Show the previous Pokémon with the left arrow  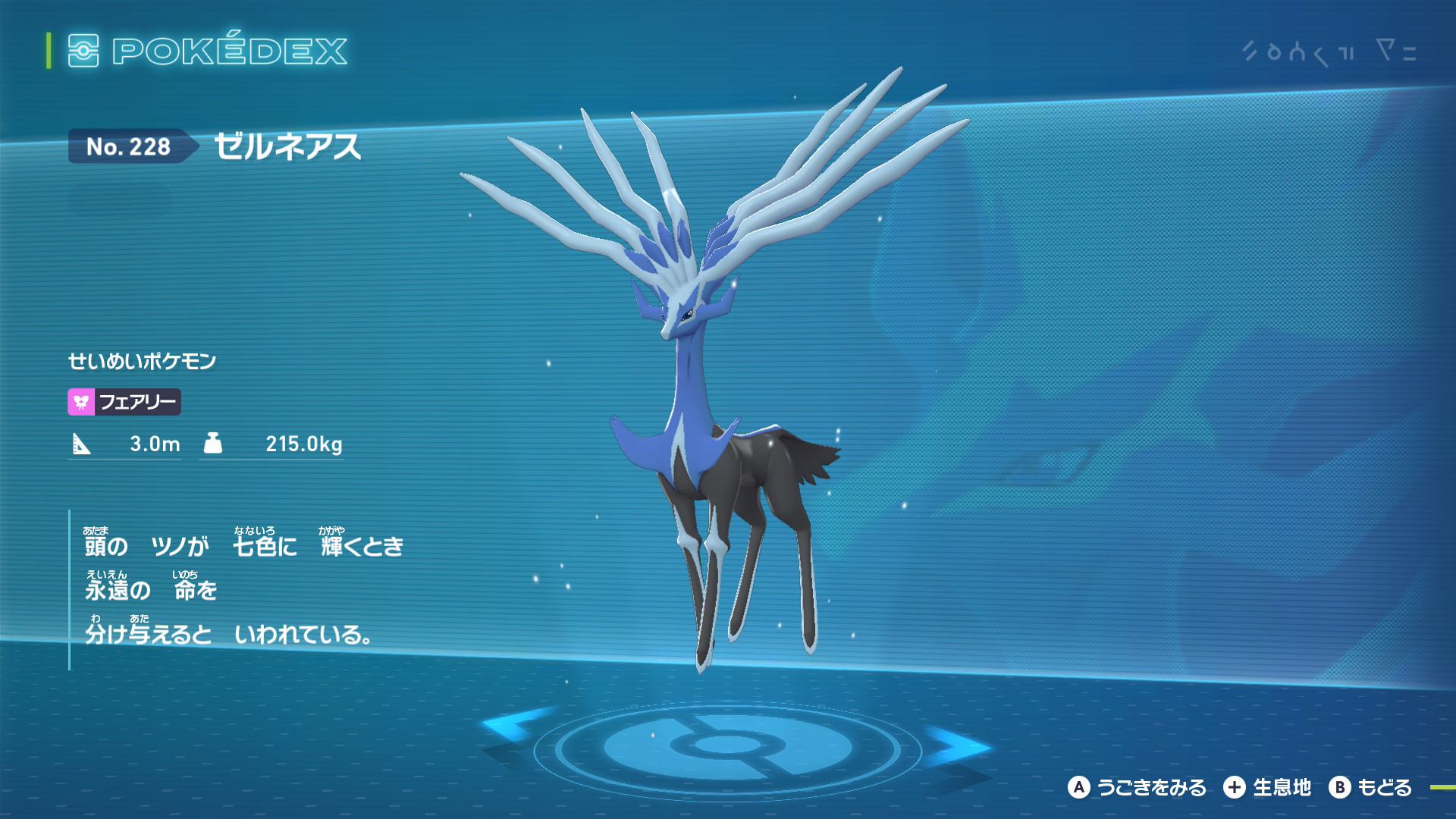(x=510, y=724)
